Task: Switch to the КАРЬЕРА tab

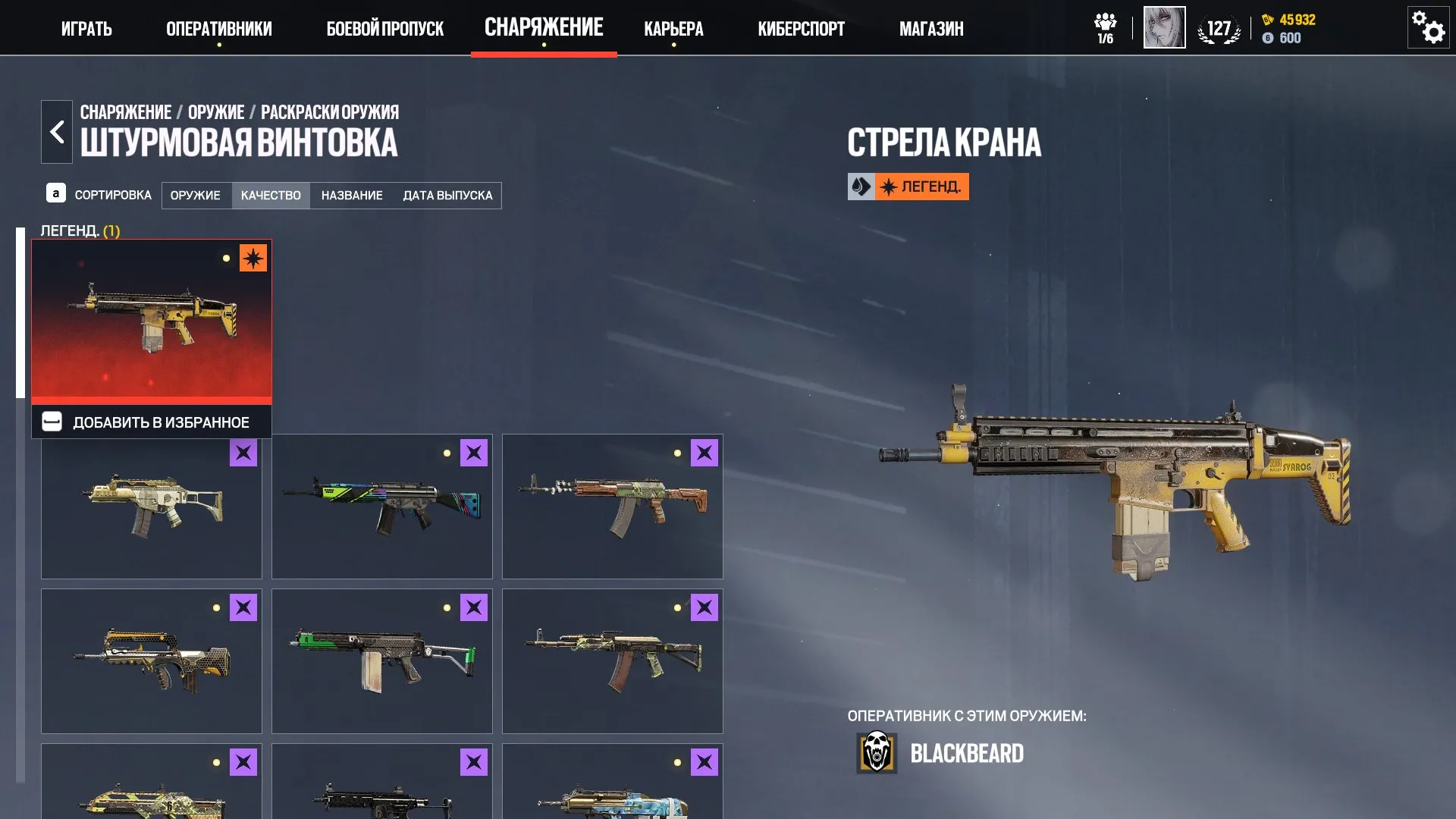Action: click(x=673, y=29)
